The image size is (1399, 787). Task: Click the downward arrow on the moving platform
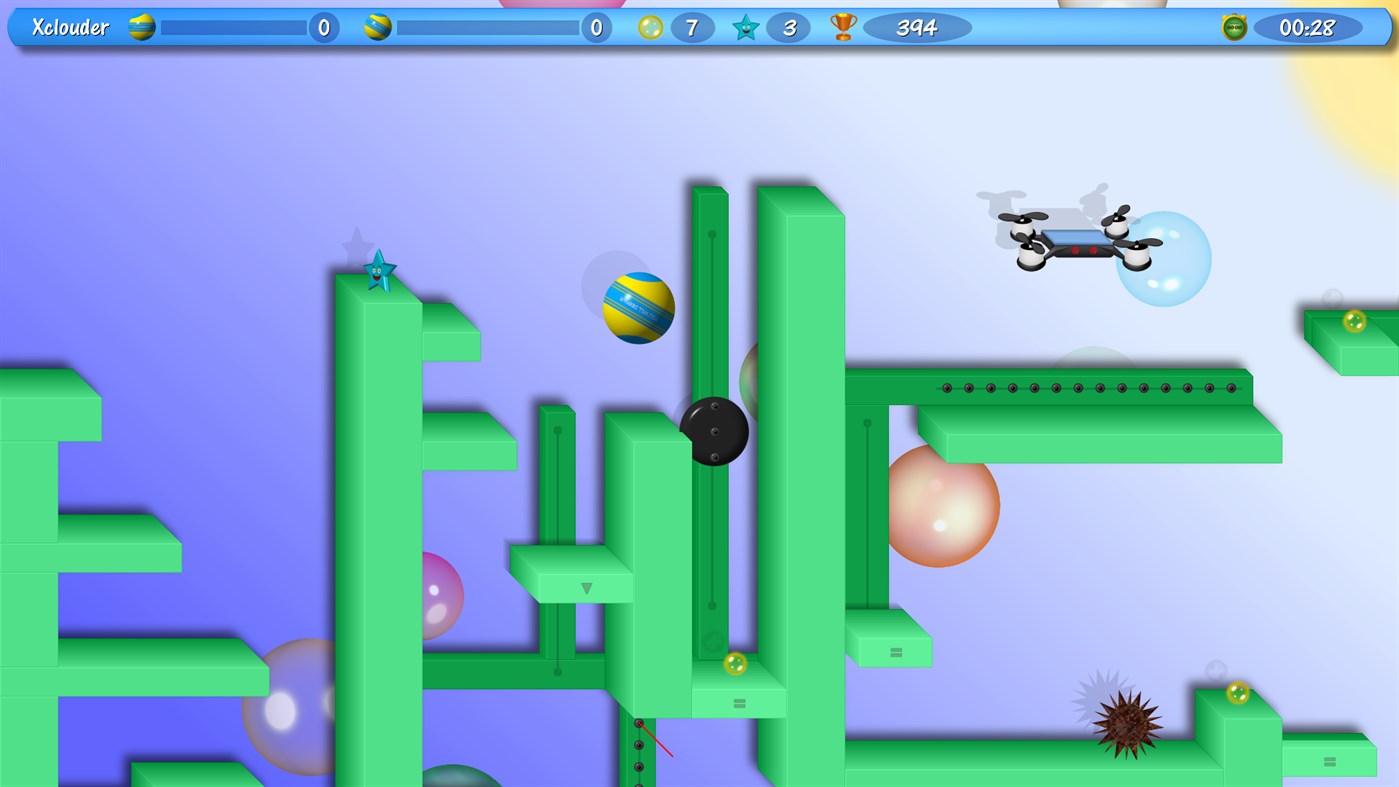point(587,588)
